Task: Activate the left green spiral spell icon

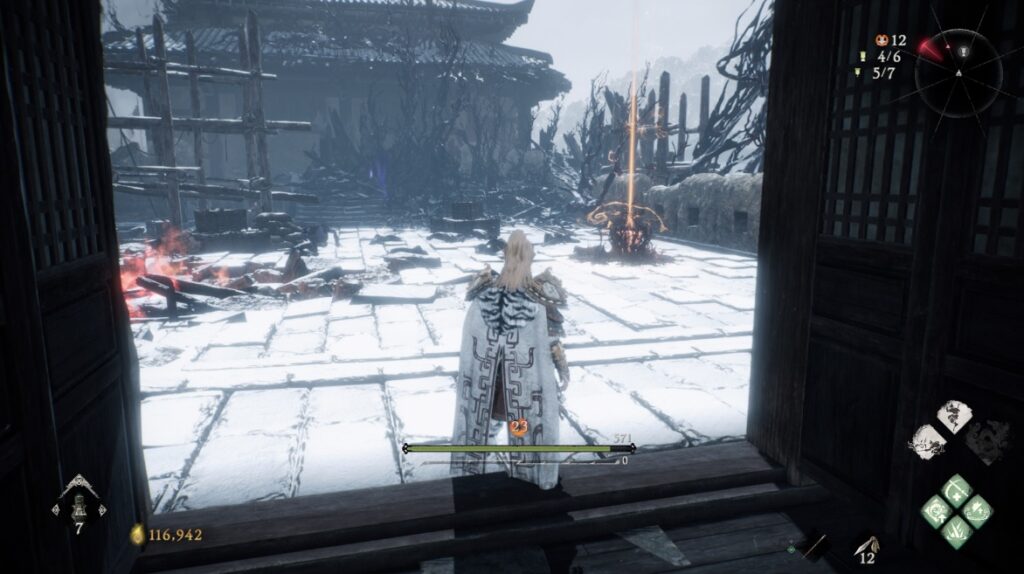Action: click(x=937, y=511)
